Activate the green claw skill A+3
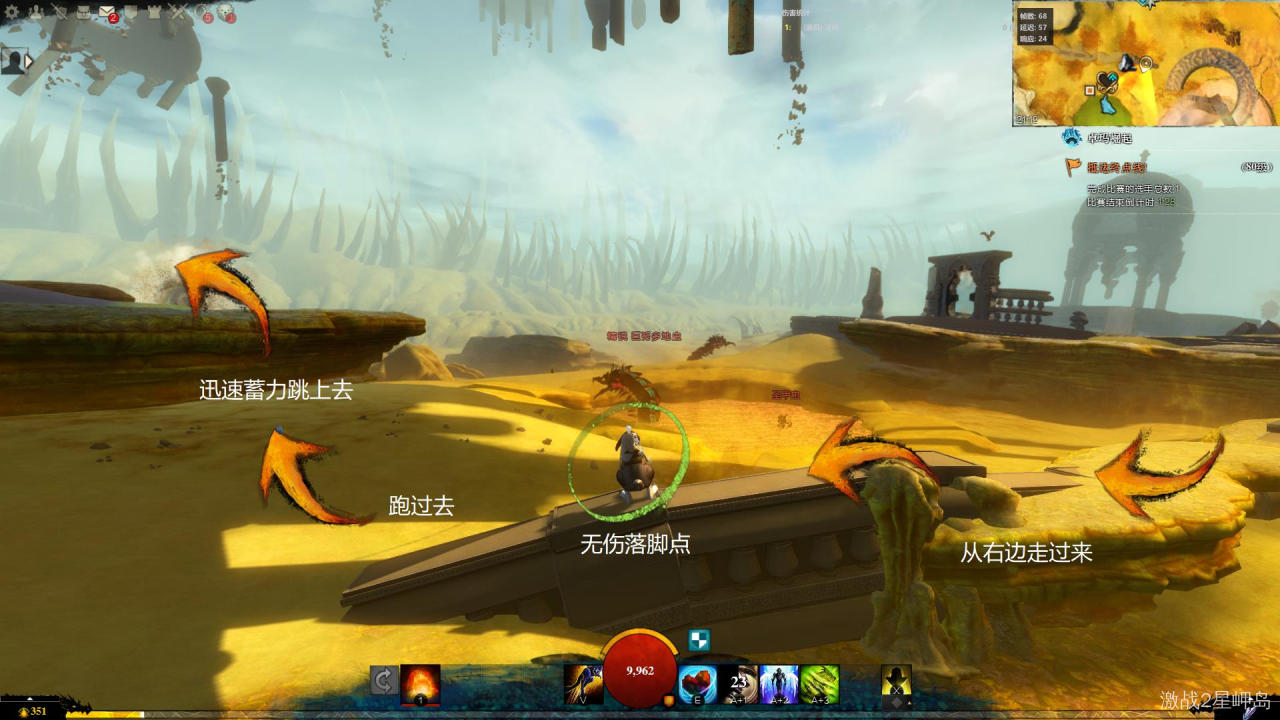Screen dimensions: 1280x720 click(x=819, y=683)
